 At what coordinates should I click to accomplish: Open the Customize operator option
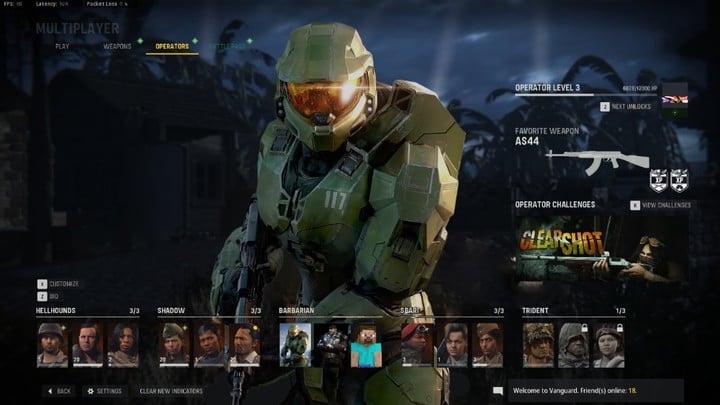[60, 284]
